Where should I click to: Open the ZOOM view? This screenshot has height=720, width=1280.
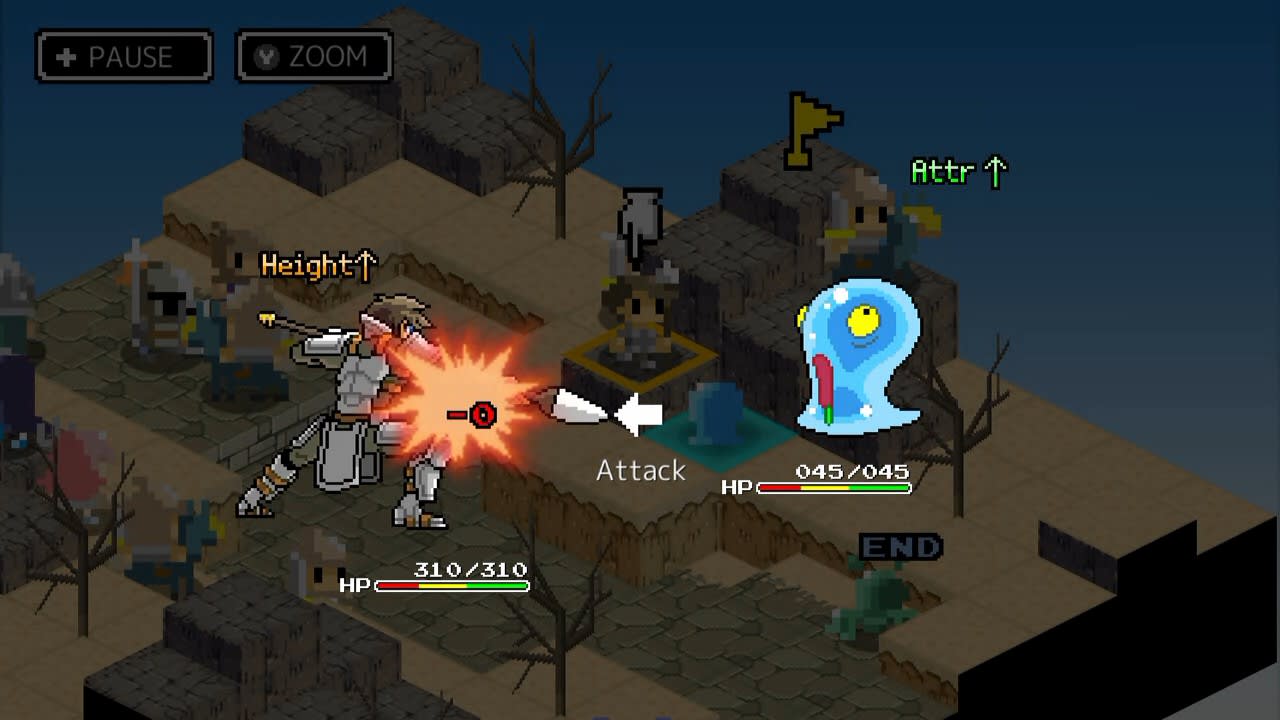[313, 57]
